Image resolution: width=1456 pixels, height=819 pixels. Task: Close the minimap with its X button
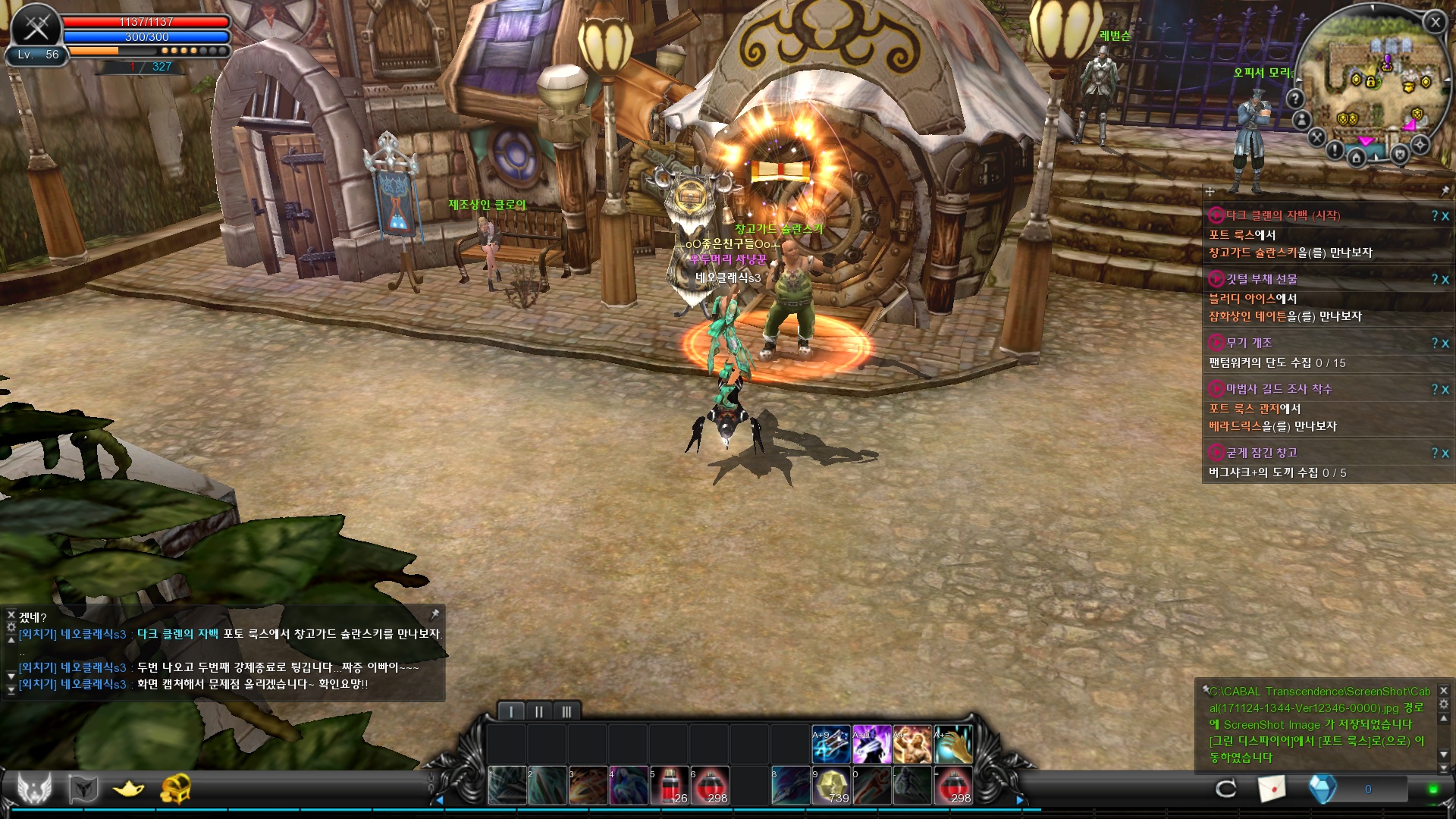[1435, 23]
